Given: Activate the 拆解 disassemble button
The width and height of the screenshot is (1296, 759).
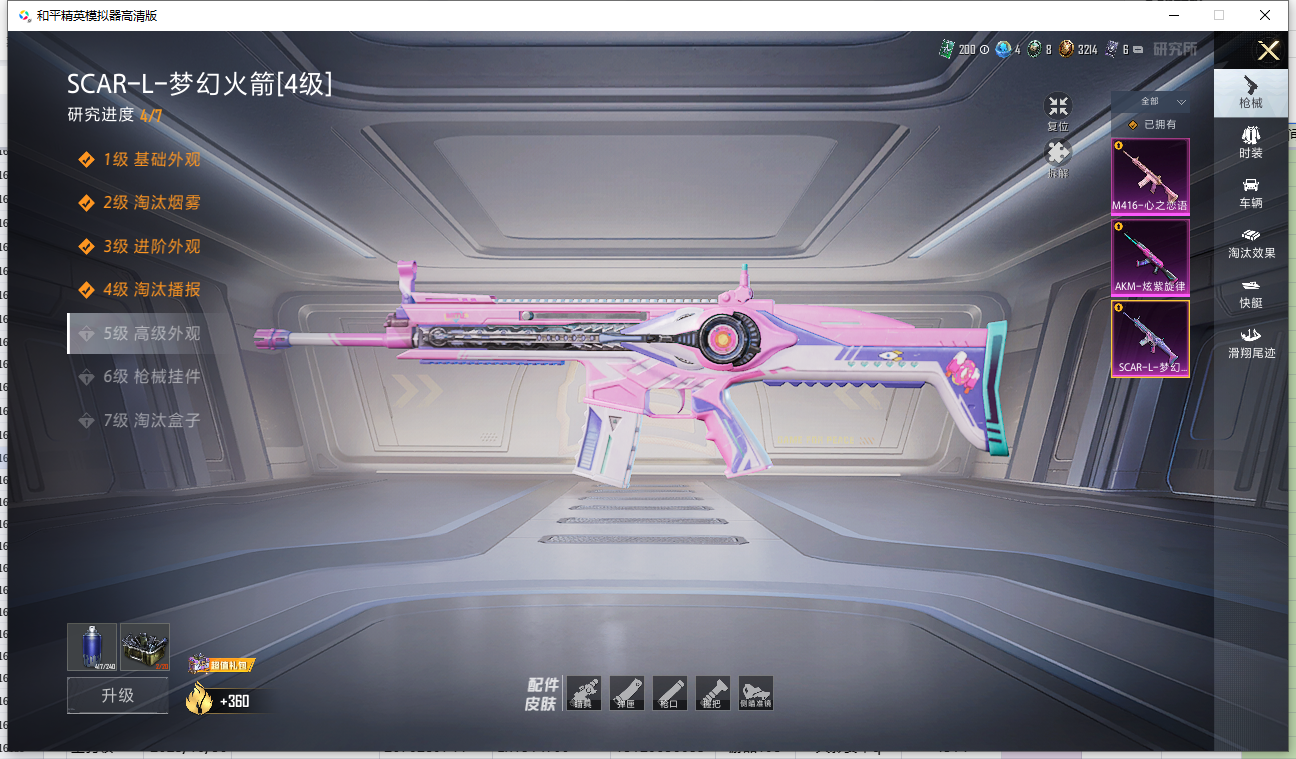Looking at the screenshot, I should pyautogui.click(x=1058, y=158).
